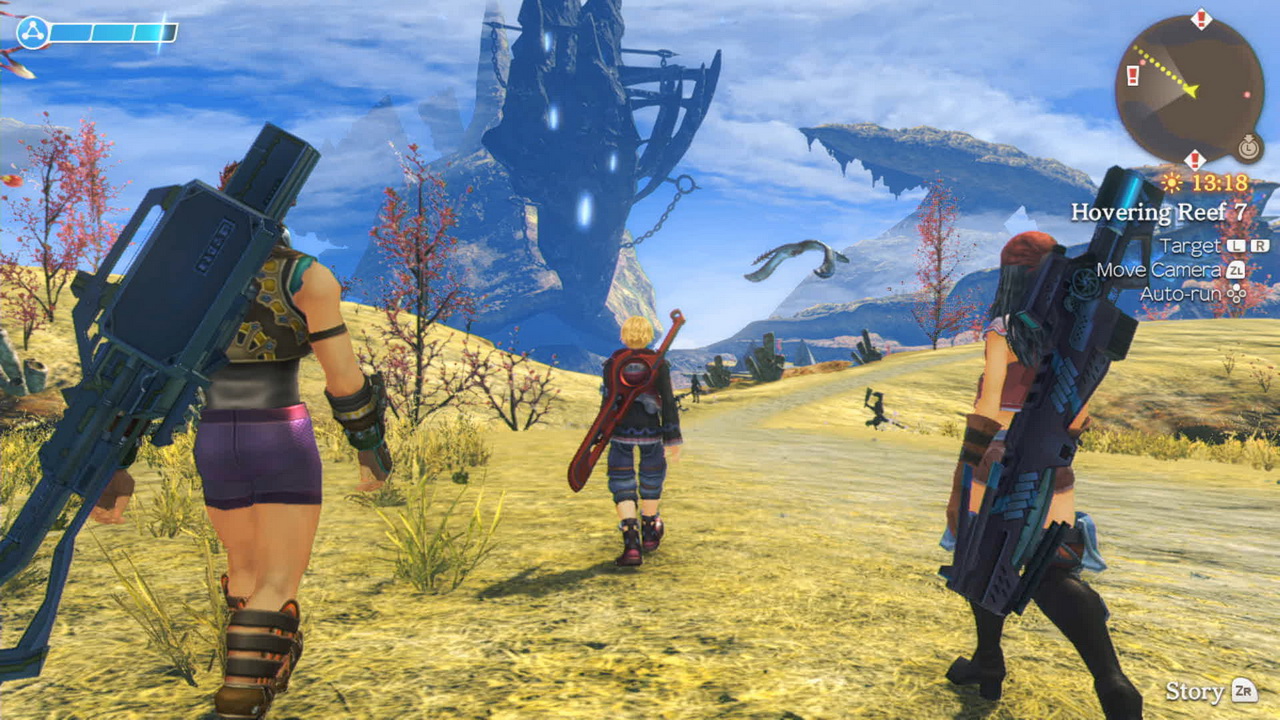Screen dimensions: 1280x720
Task: Click the party gauge emblem icon
Action: coord(32,33)
